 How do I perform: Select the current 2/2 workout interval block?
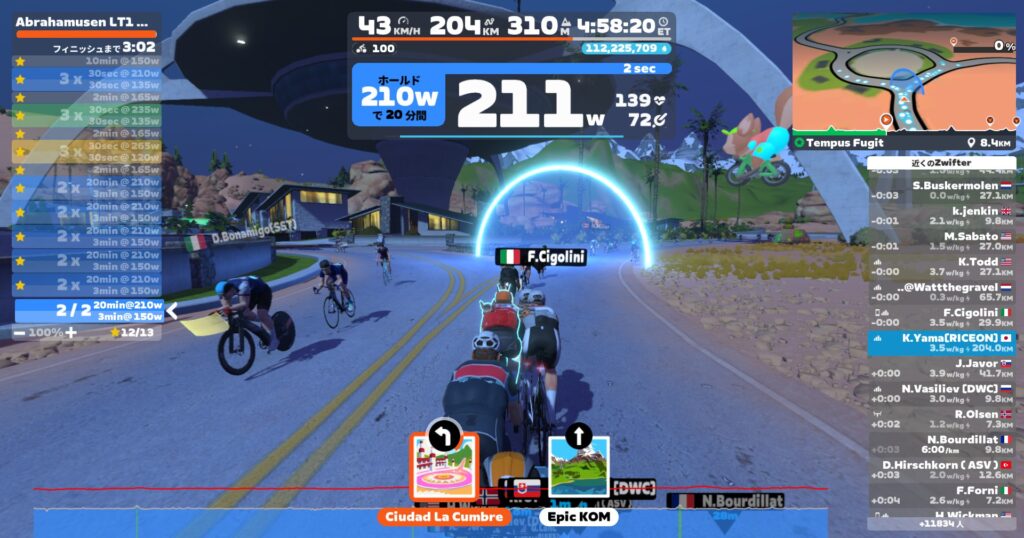[88, 310]
